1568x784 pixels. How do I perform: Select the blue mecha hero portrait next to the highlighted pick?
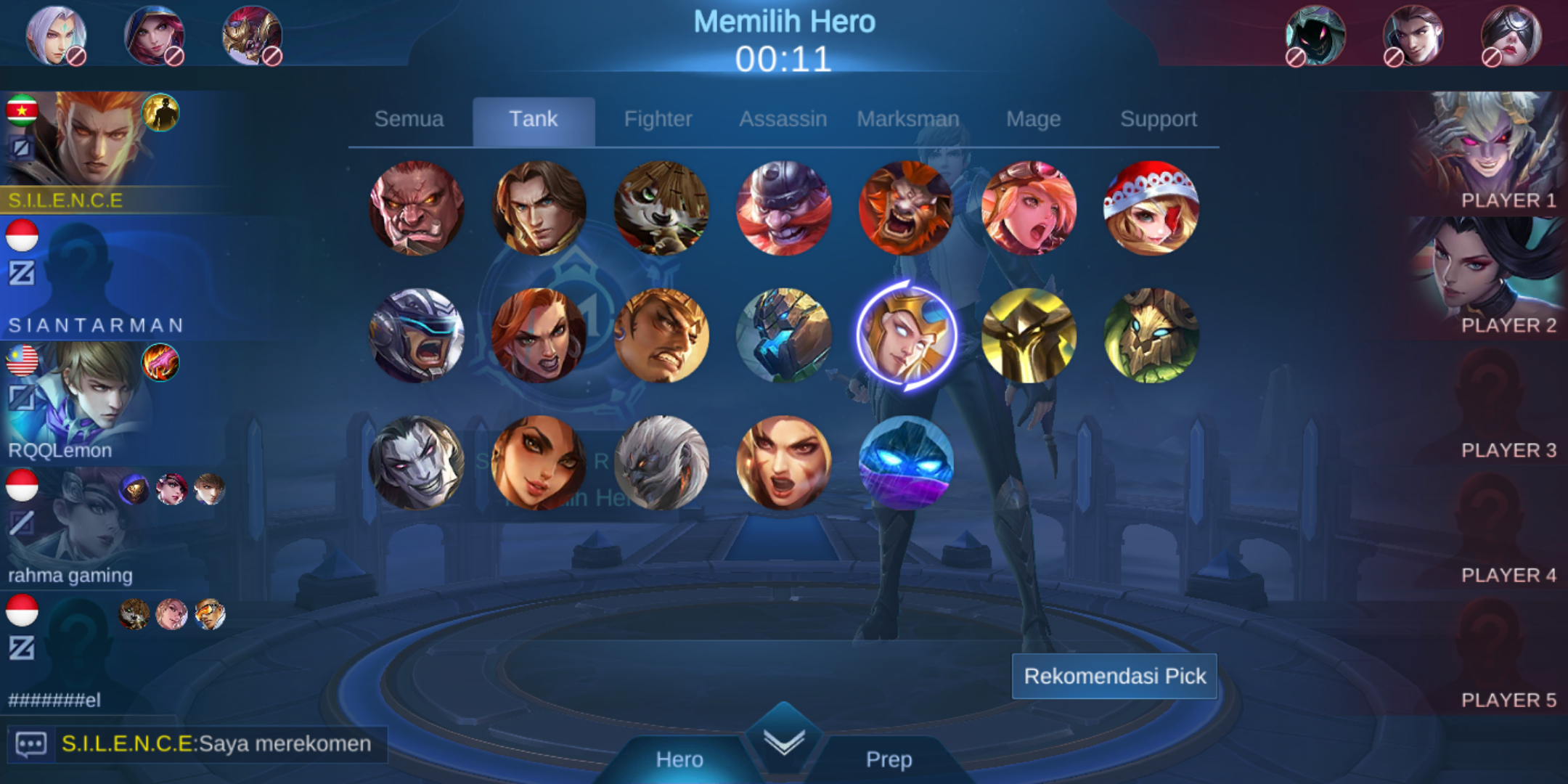click(x=784, y=335)
